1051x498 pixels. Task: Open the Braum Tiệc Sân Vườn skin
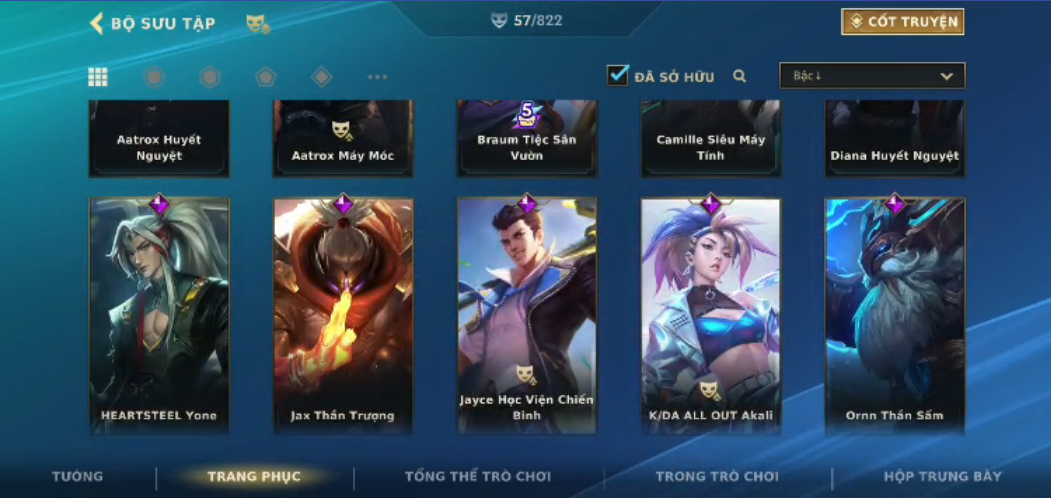(x=527, y=140)
